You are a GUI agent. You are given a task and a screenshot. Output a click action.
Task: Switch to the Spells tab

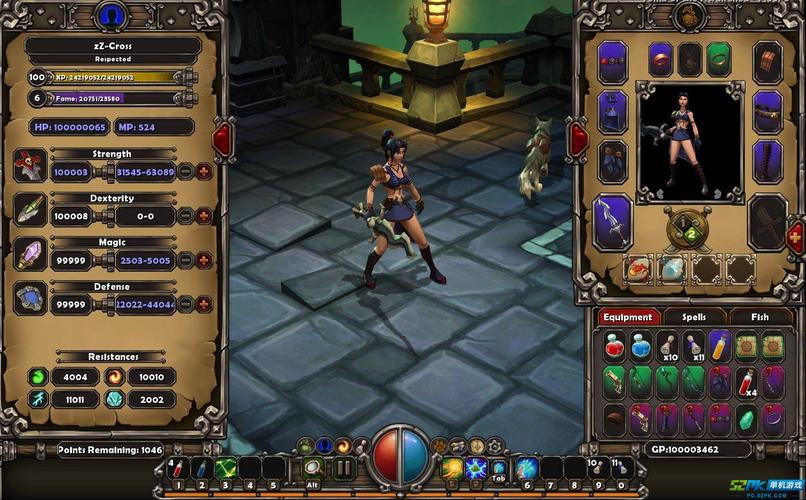point(693,317)
